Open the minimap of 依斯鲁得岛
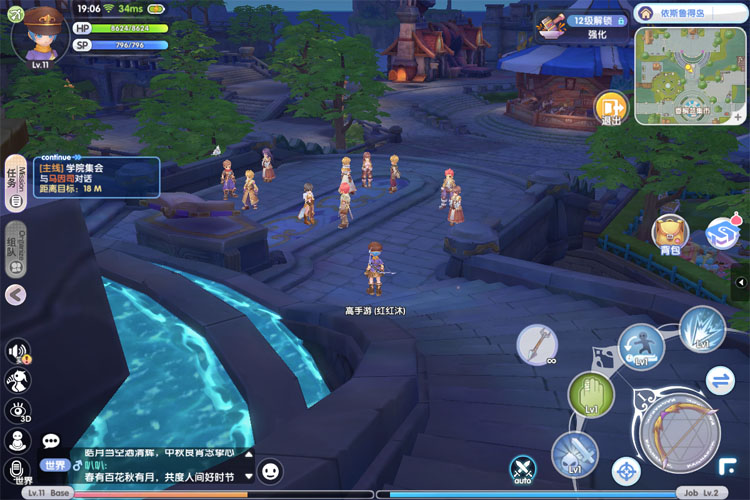This screenshot has width=750, height=500. point(690,75)
